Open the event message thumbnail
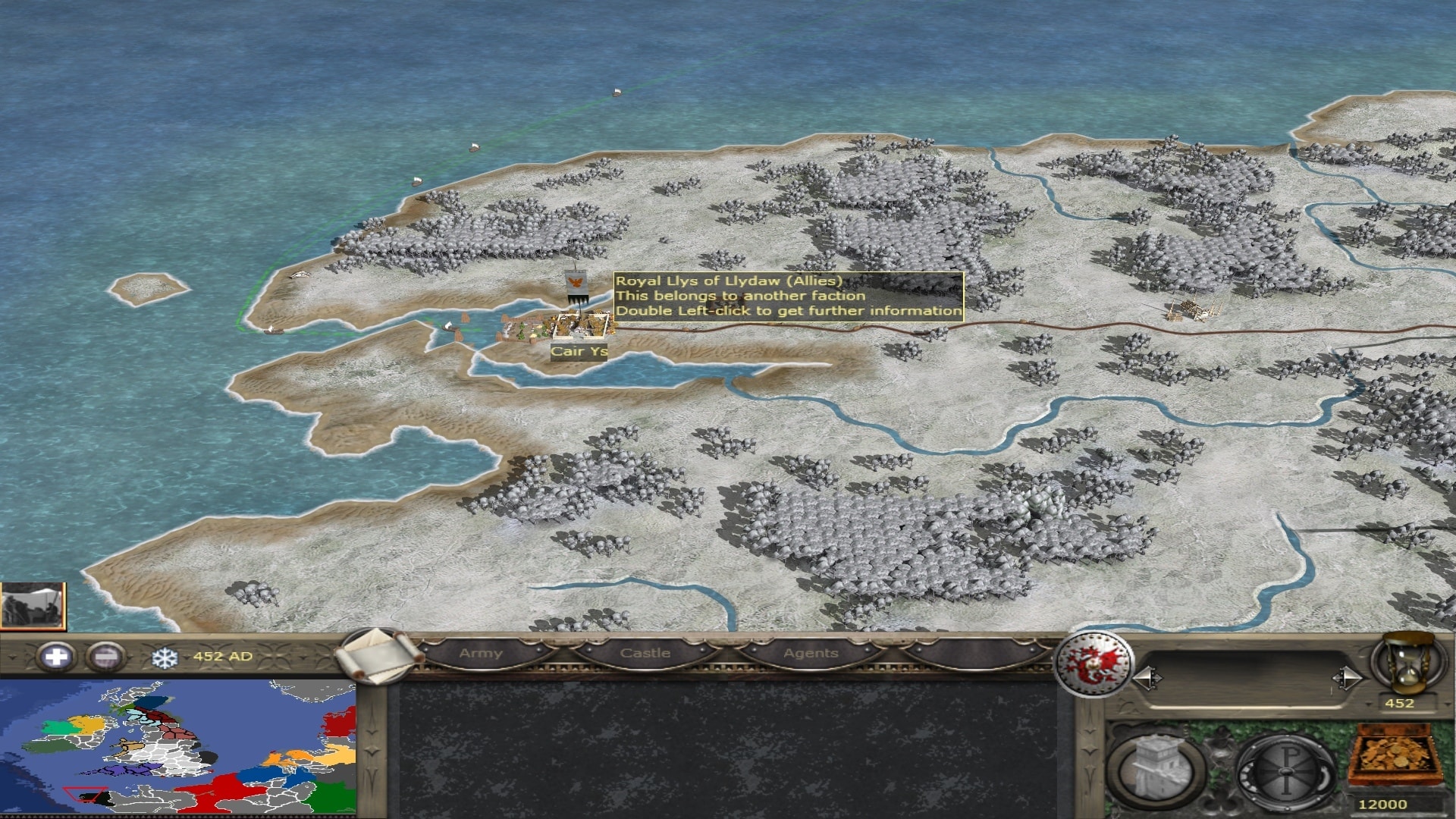Viewport: 1456px width, 819px height. coord(33,606)
